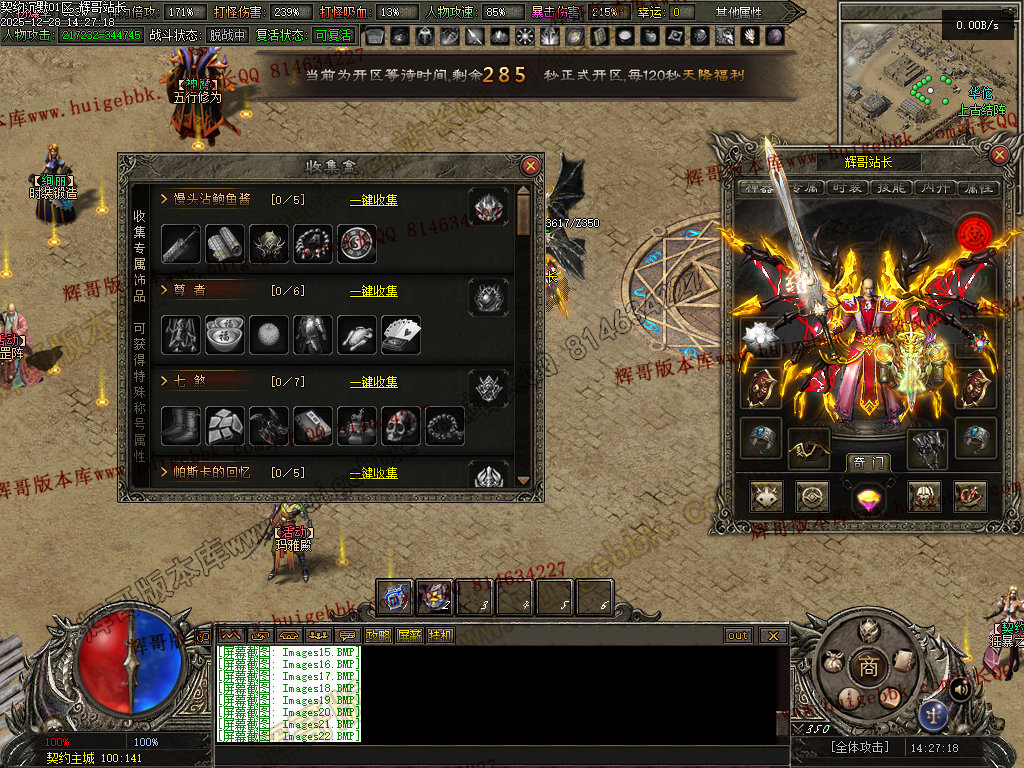Close the 收集盒 collection box window
This screenshot has width=1024, height=768.
(531, 166)
